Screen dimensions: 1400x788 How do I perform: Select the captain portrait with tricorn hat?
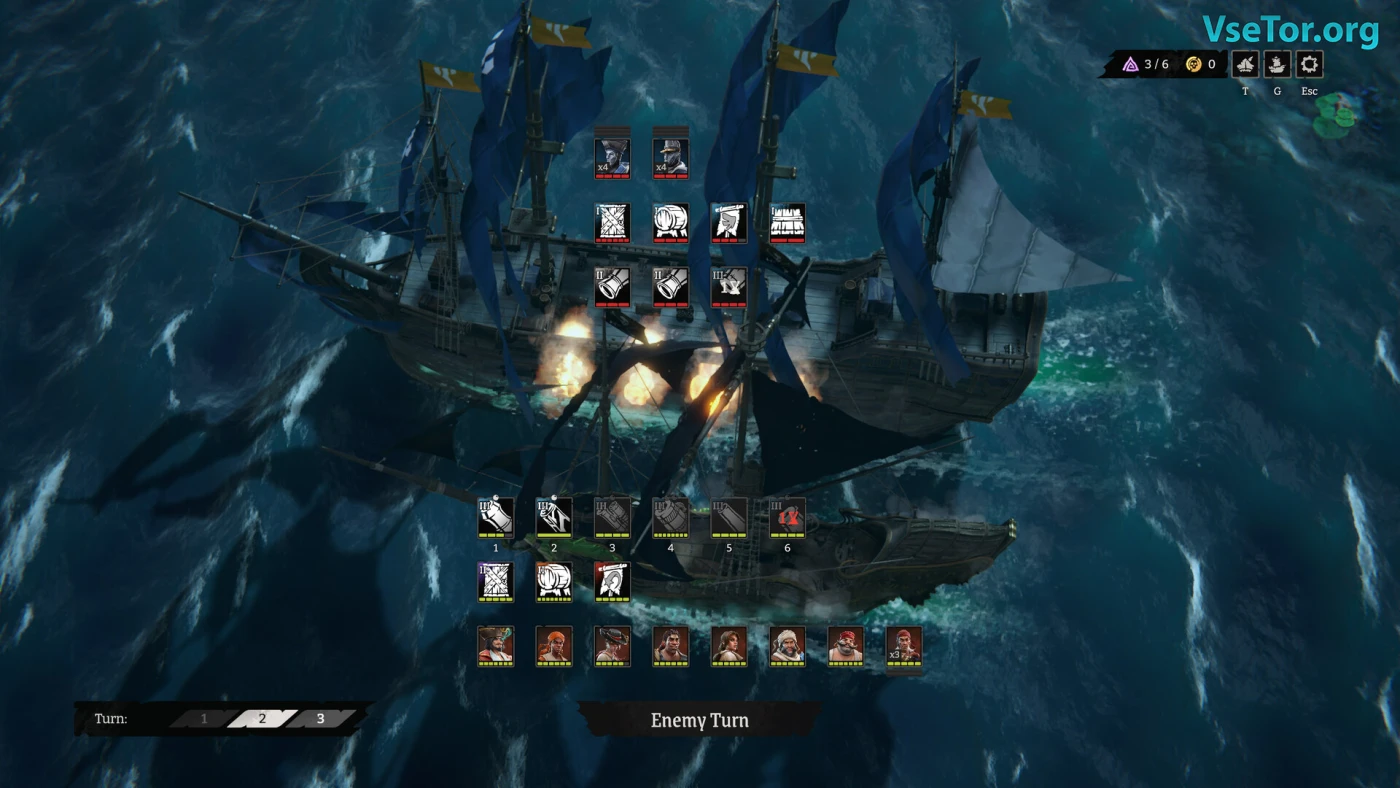coord(496,645)
